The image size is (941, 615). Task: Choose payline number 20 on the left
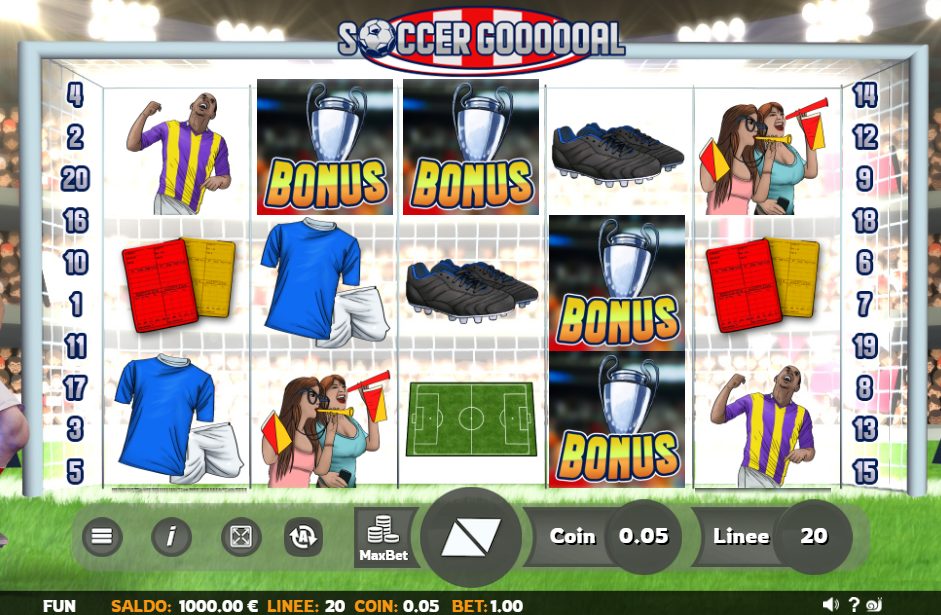click(x=75, y=179)
